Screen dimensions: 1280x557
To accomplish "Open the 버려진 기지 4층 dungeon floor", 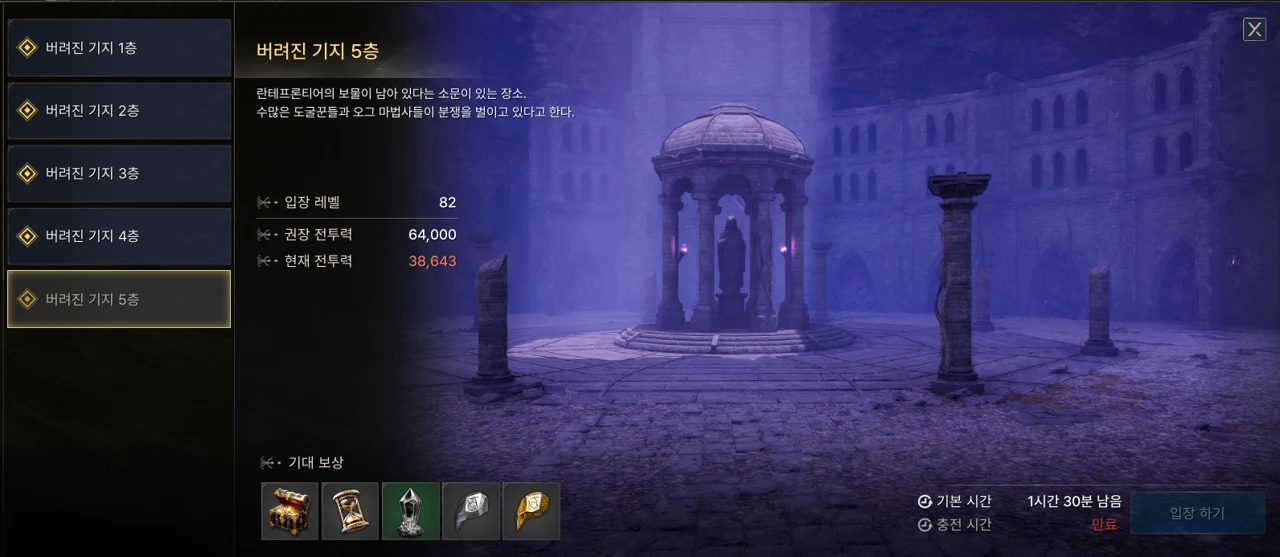I will tap(119, 237).
